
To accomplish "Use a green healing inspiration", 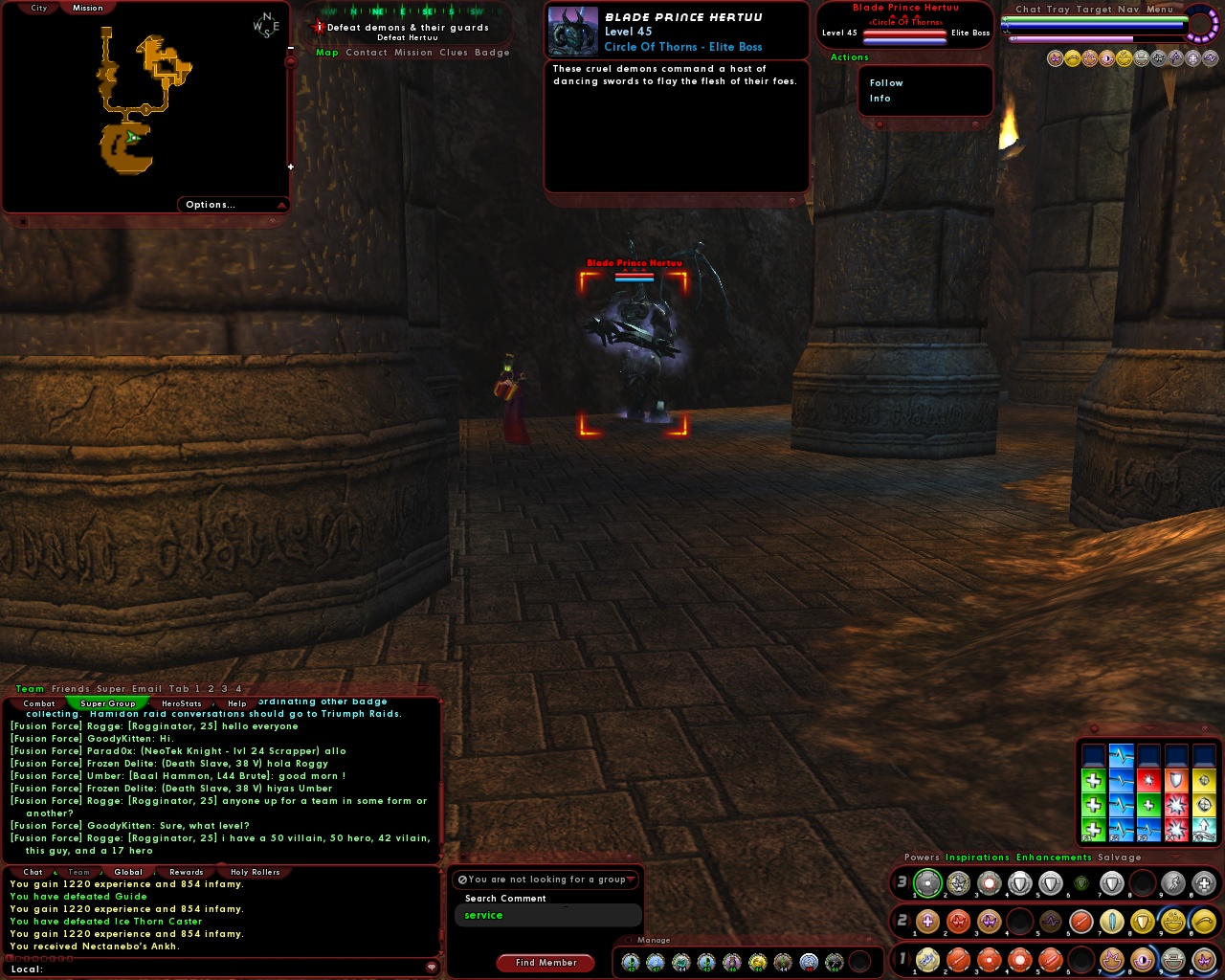I will click(x=1092, y=779).
